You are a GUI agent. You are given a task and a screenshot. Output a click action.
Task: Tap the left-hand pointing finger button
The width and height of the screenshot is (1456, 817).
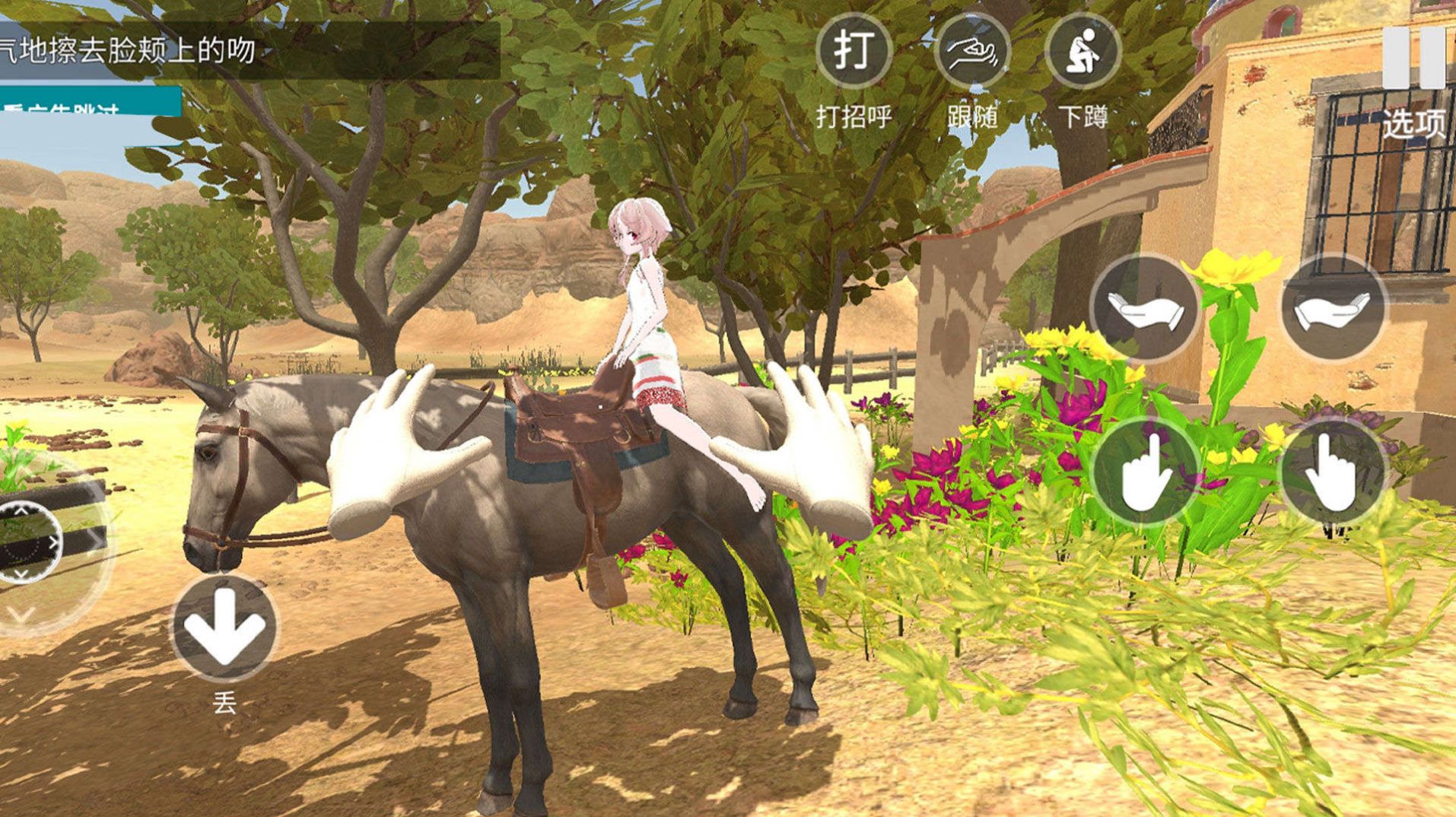[x=1143, y=471]
